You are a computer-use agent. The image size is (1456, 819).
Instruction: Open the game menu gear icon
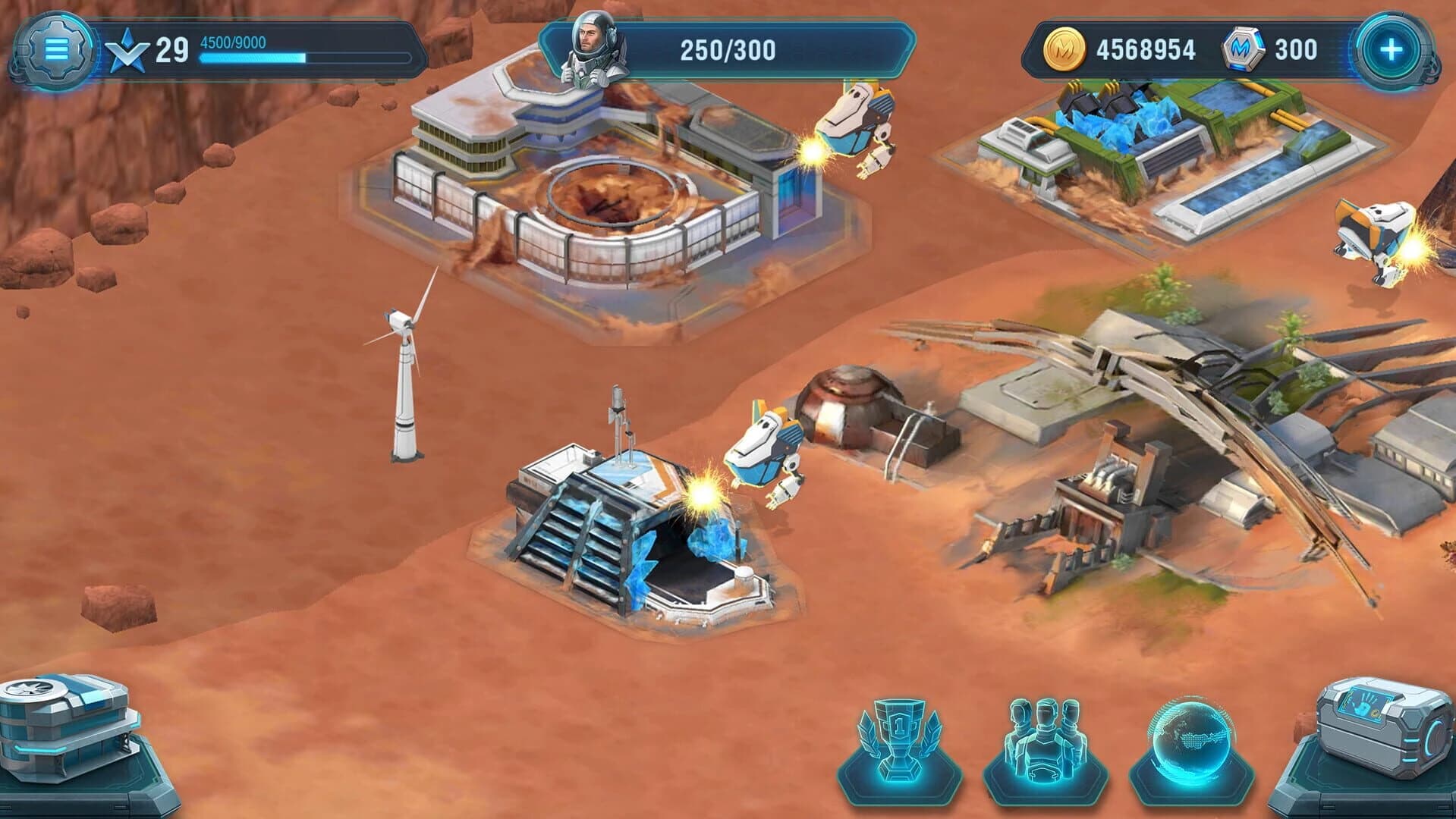(57, 49)
